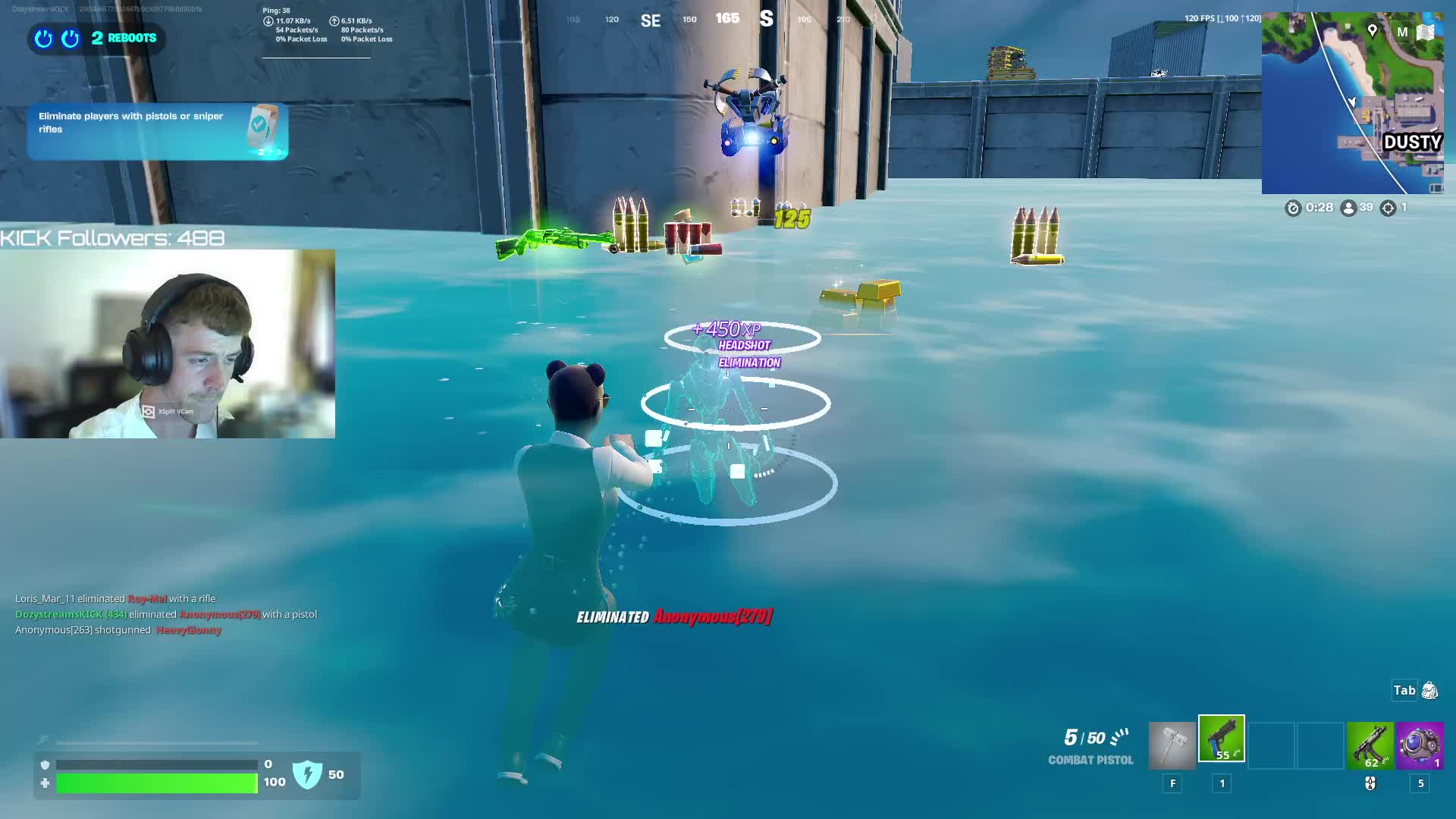Screen dimensions: 1456x819
Task: Click the streamer webcam overlay
Action: pyautogui.click(x=168, y=344)
